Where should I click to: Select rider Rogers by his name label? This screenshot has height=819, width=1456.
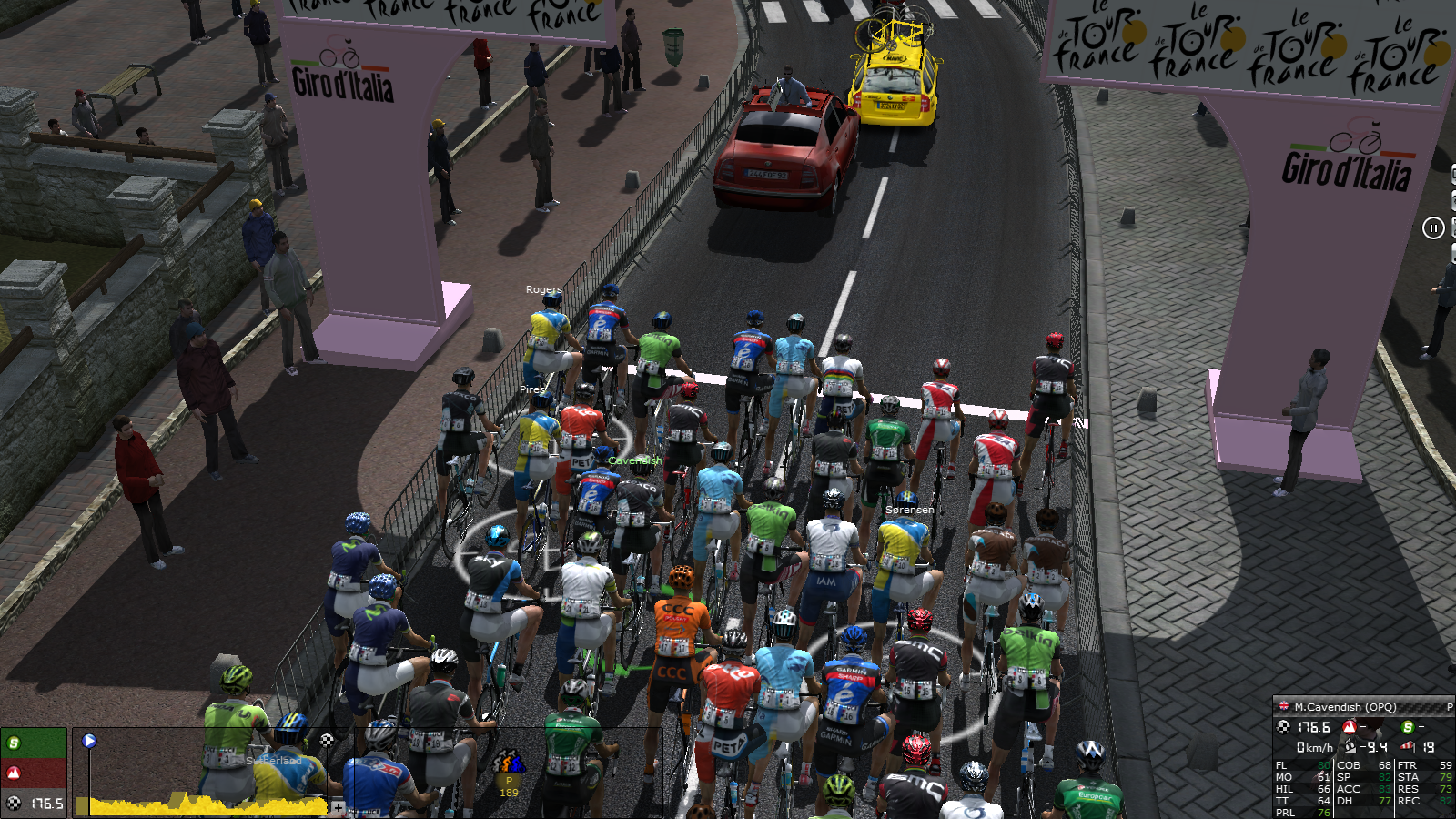point(543,289)
